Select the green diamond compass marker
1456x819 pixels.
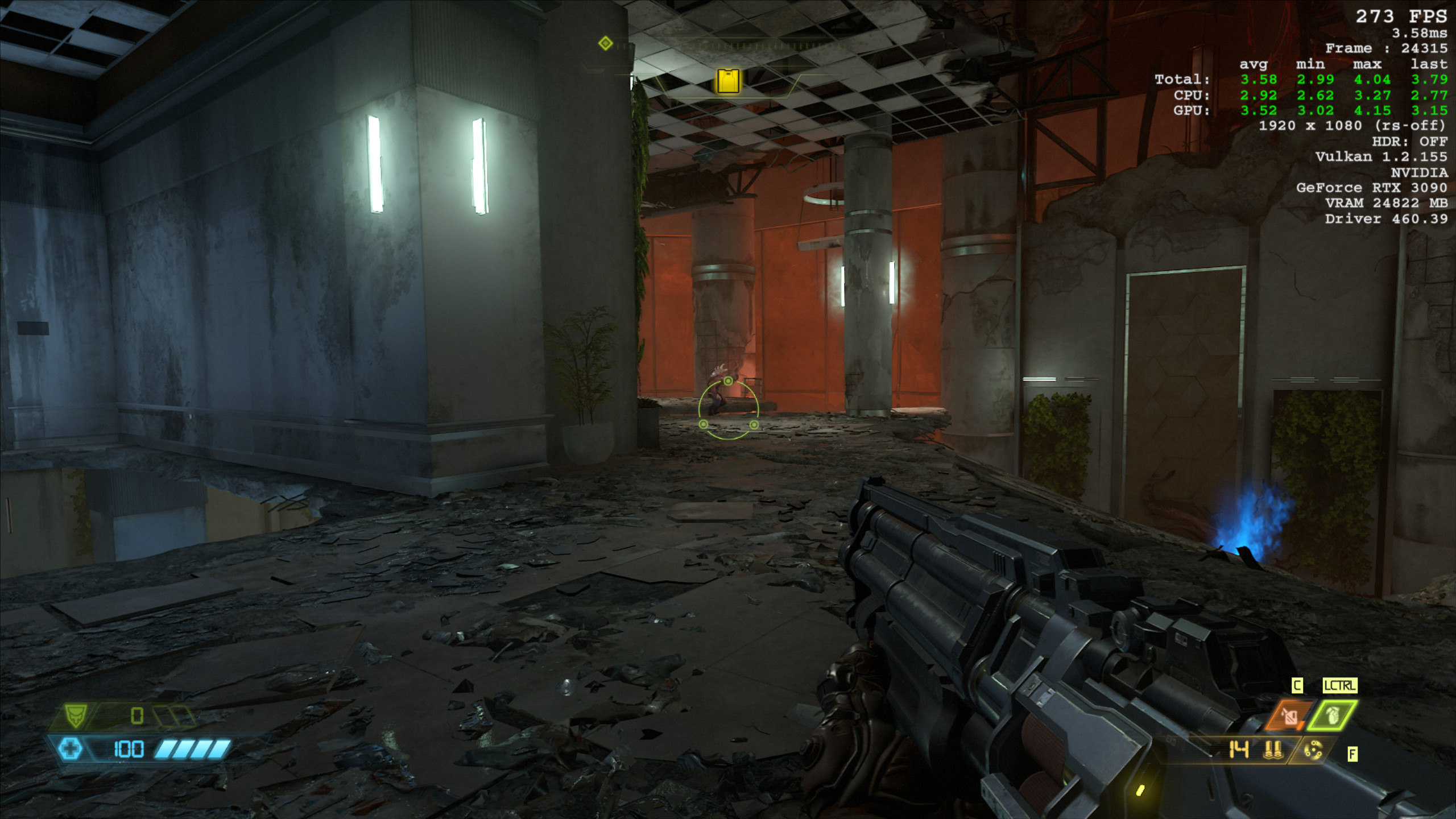(x=605, y=43)
